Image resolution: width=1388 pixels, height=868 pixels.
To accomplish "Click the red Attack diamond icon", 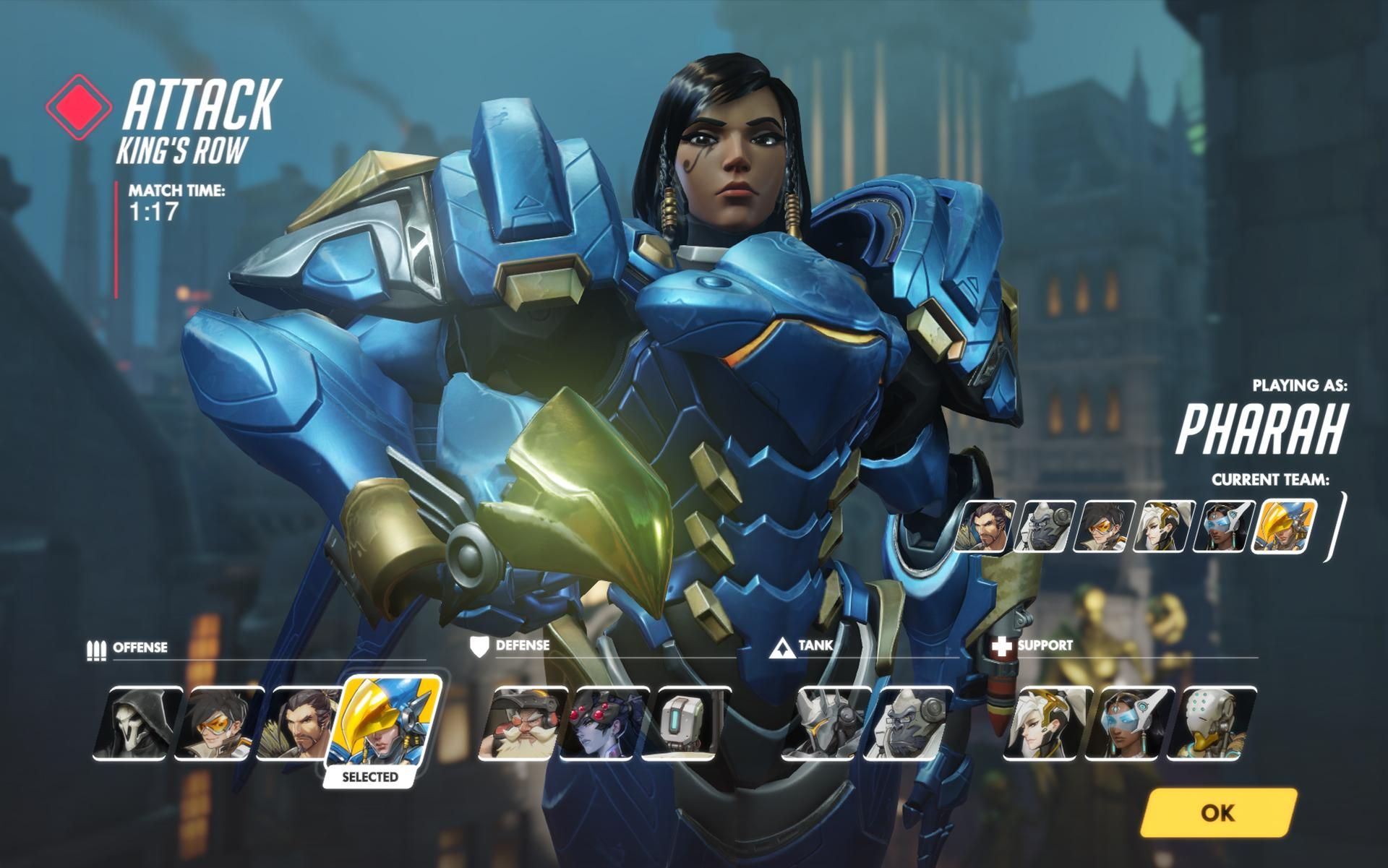I will 80,106.
